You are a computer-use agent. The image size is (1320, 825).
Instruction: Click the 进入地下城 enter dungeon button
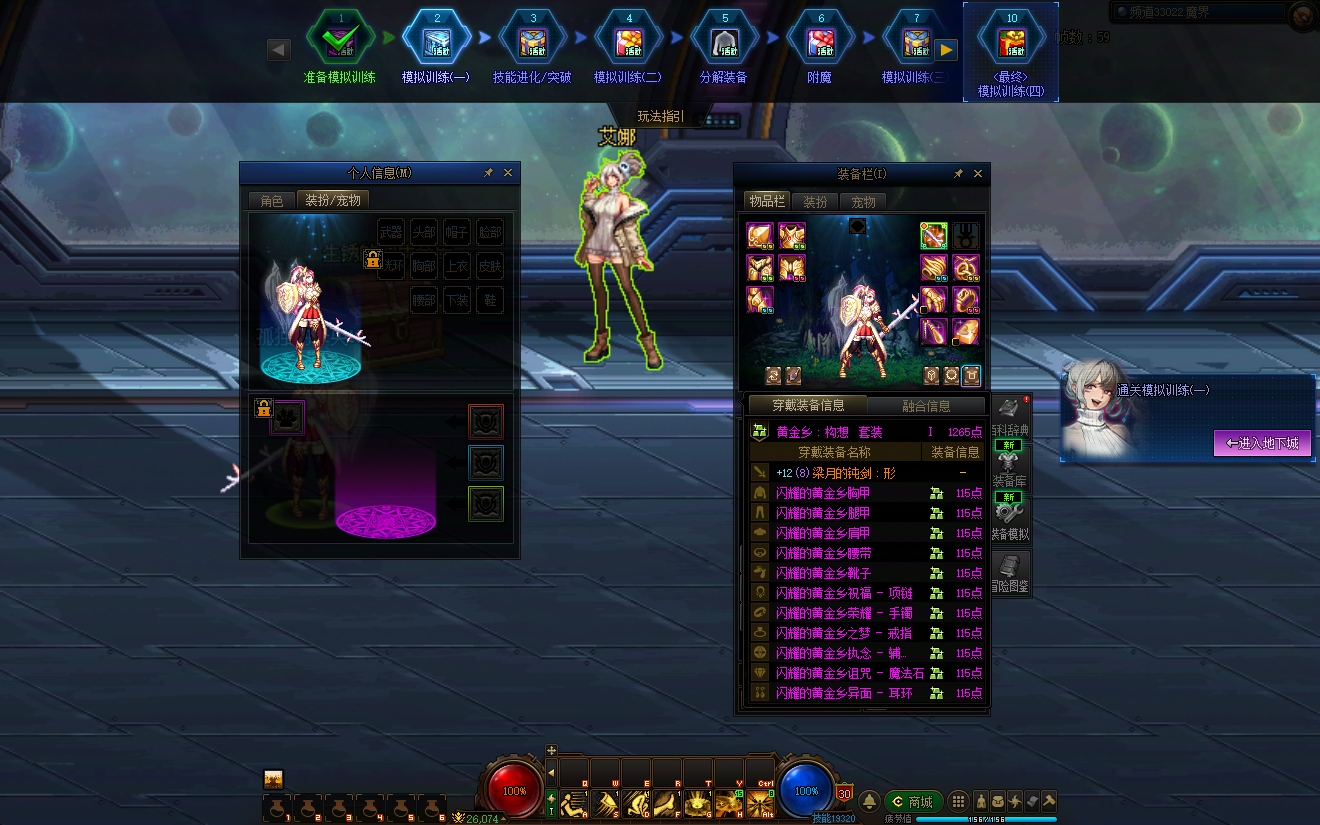(x=1262, y=443)
